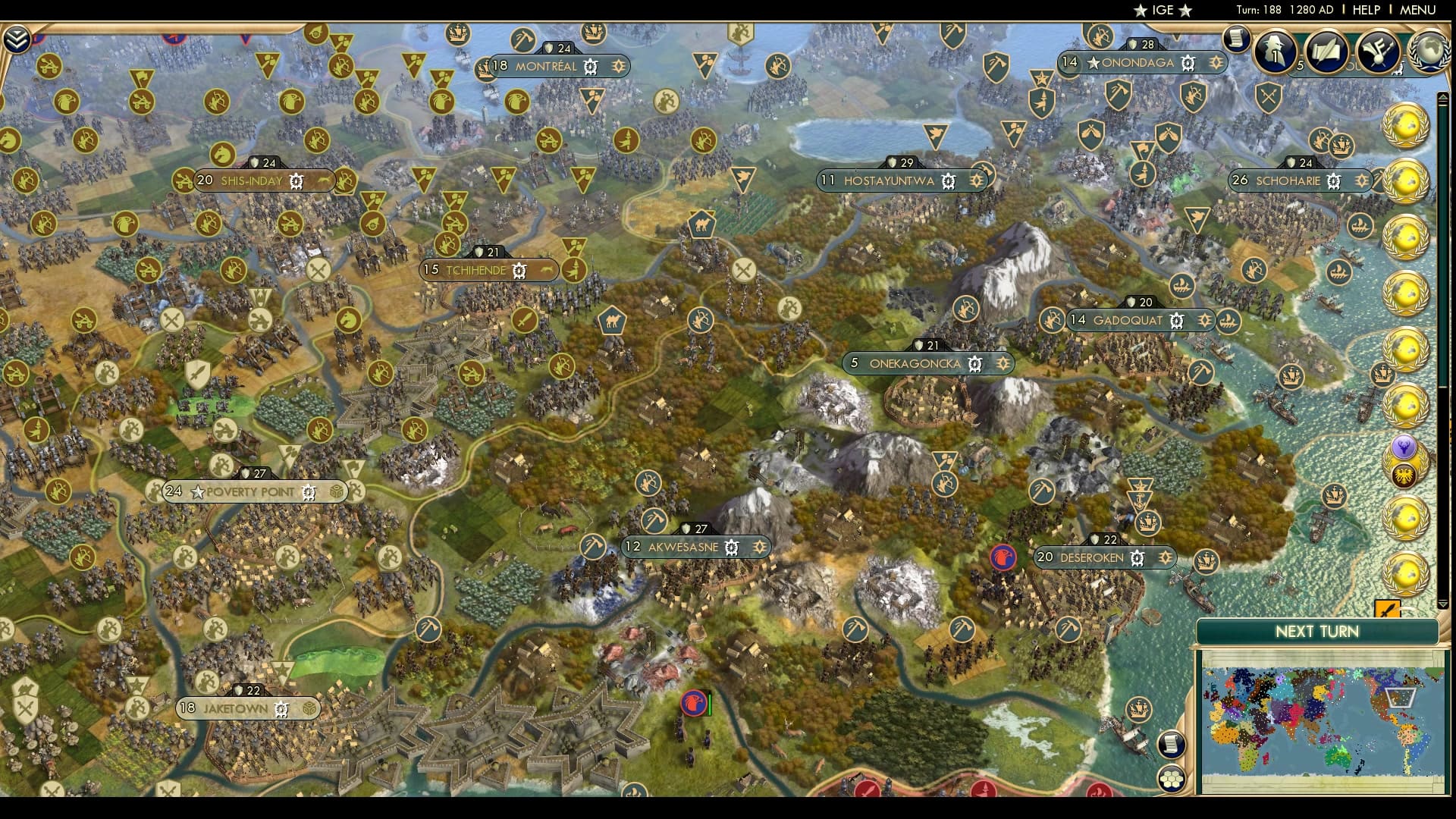Toggle the notification log scroll at top right
Viewport: 1456px width, 819px height.
pyautogui.click(x=1238, y=39)
